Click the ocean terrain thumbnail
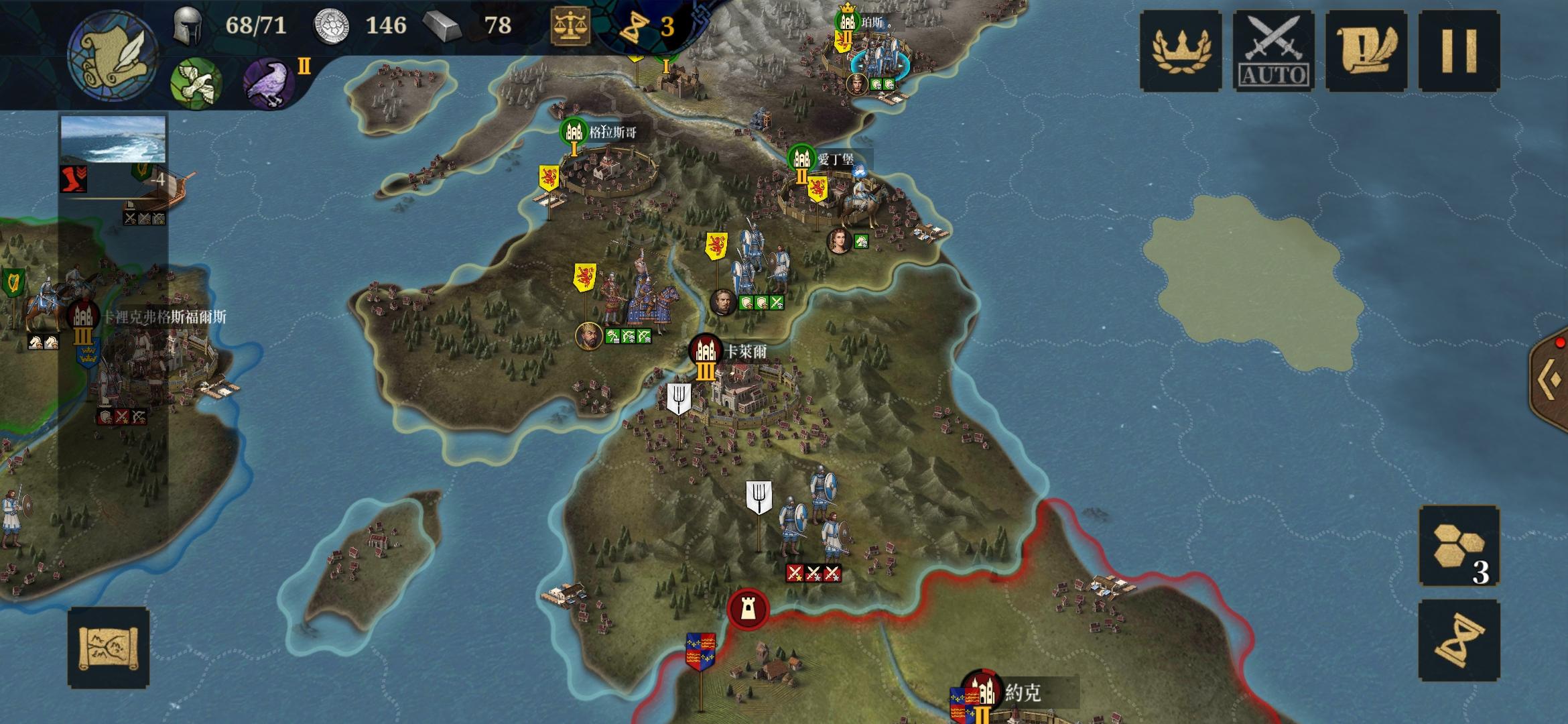The width and height of the screenshot is (1568, 724). click(x=113, y=139)
